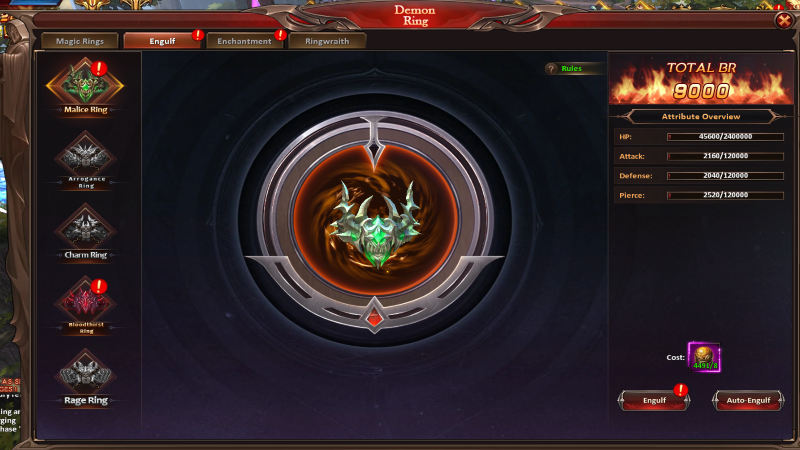The image size is (800, 450).
Task: Close the Demon Ring window
Action: point(782,20)
